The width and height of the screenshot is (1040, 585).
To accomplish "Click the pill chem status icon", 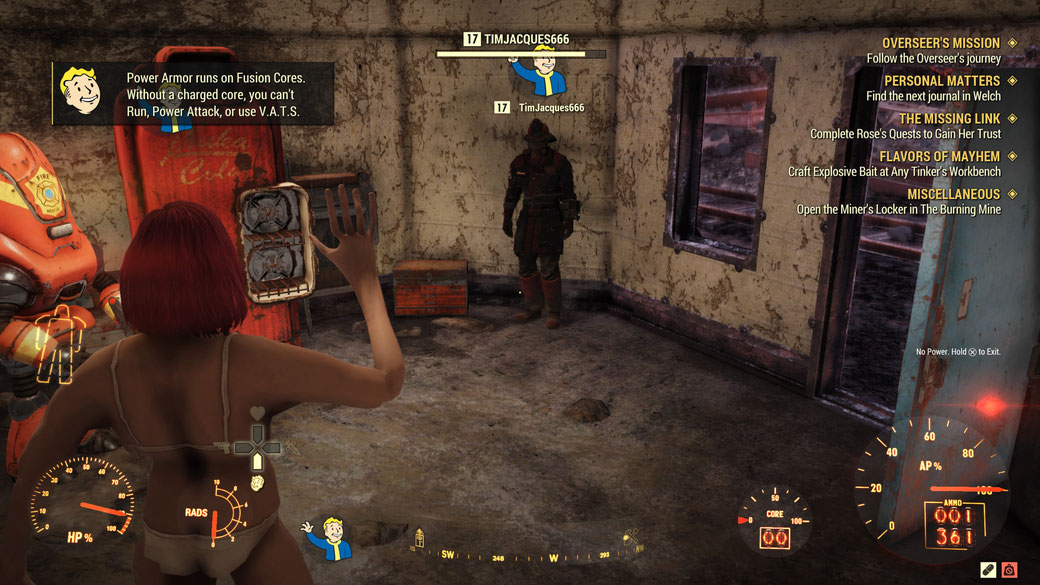I will tap(989, 569).
